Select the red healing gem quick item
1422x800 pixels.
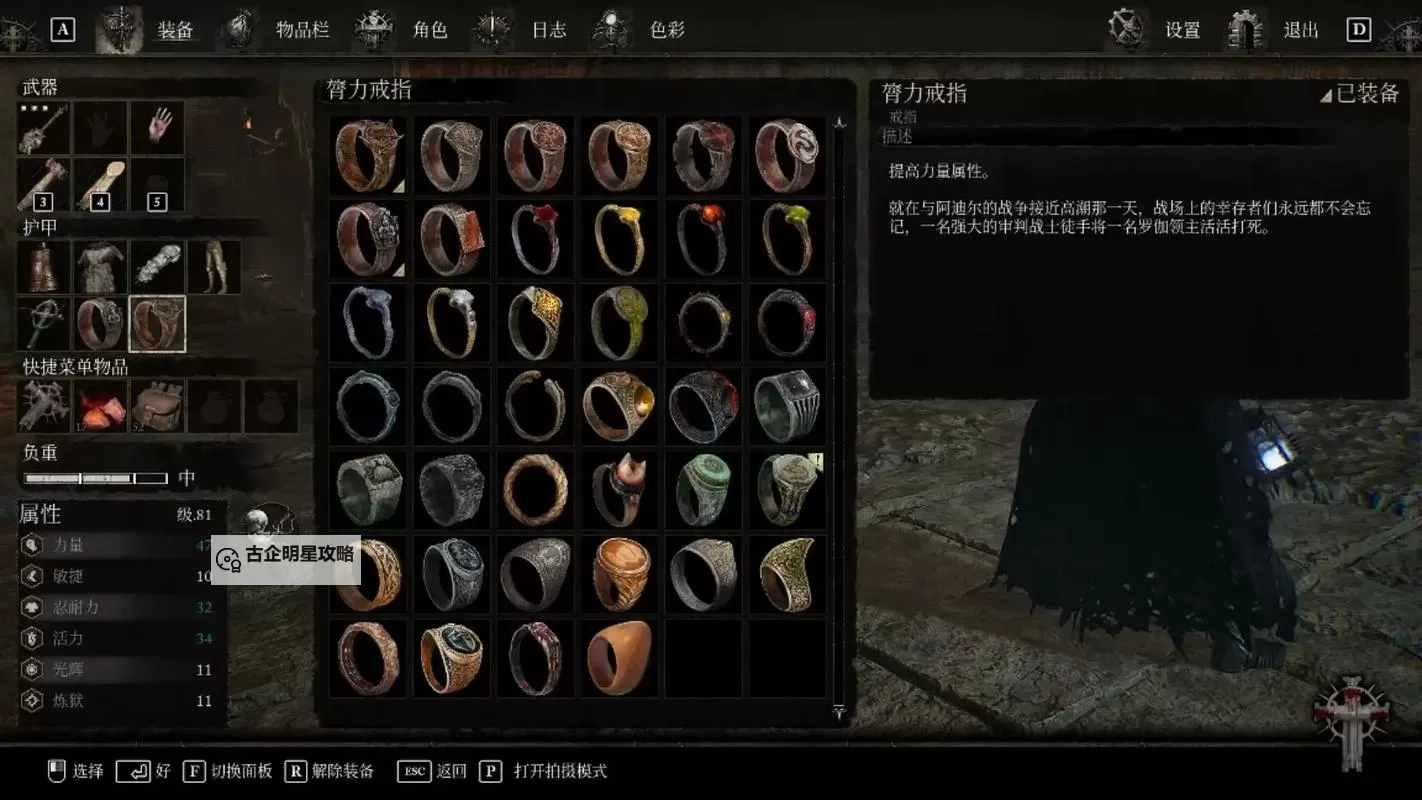point(100,406)
